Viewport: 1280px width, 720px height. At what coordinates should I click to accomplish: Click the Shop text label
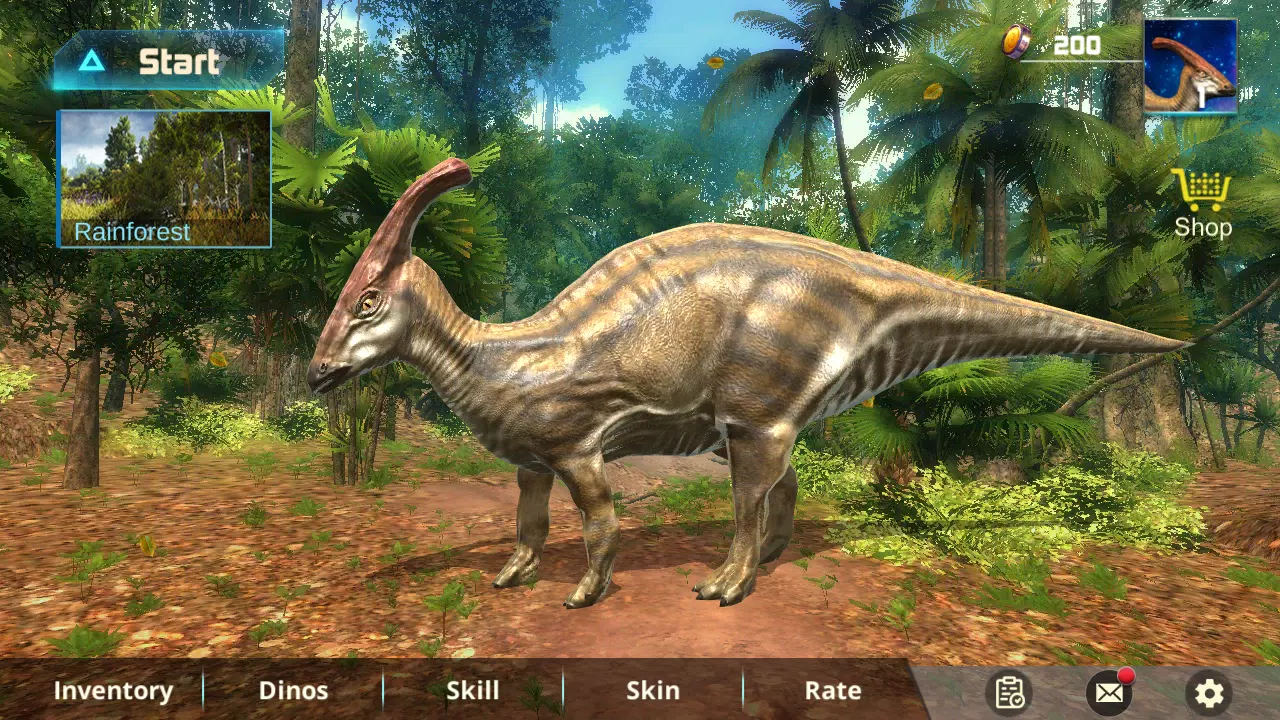1202,227
